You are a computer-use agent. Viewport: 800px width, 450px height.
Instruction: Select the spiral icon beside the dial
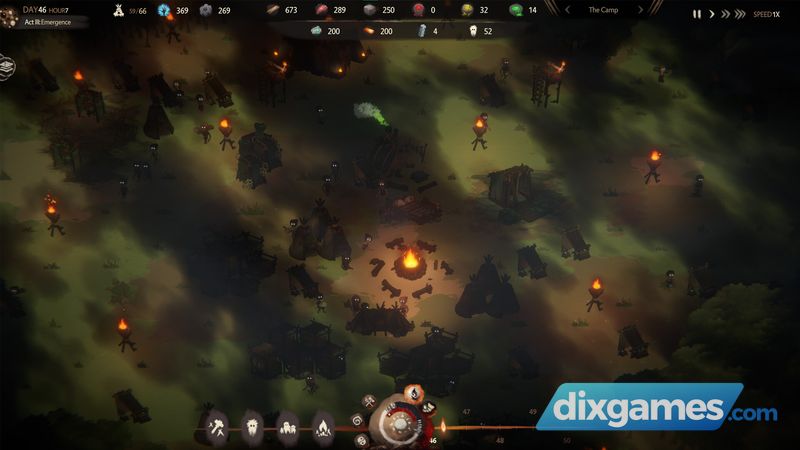coord(359,421)
